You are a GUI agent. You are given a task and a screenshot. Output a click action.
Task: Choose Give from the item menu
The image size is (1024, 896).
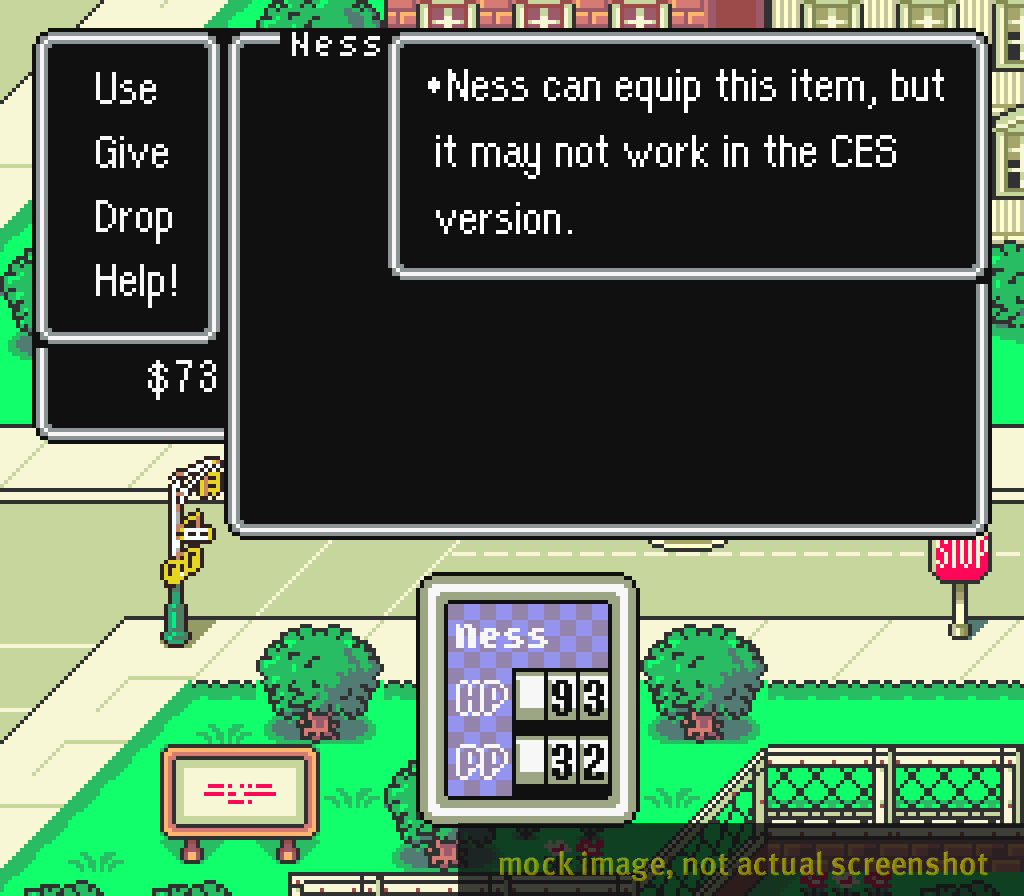pos(131,154)
